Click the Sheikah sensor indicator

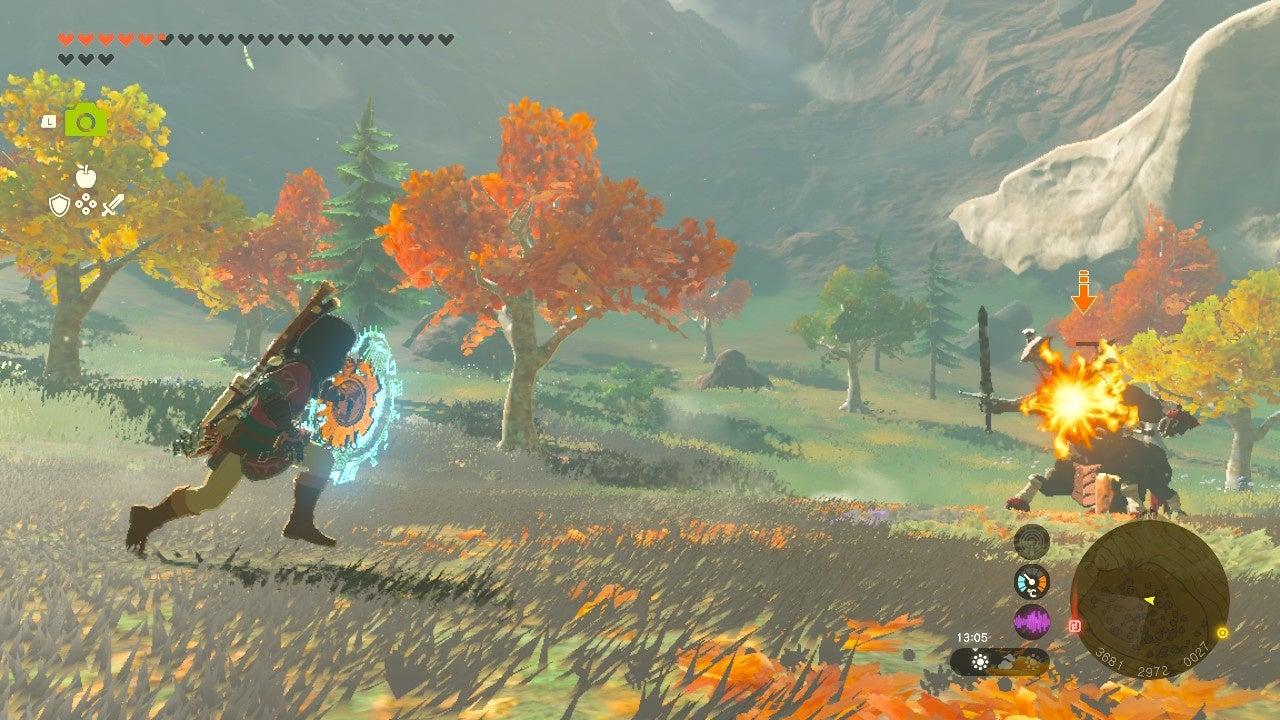(x=1032, y=540)
